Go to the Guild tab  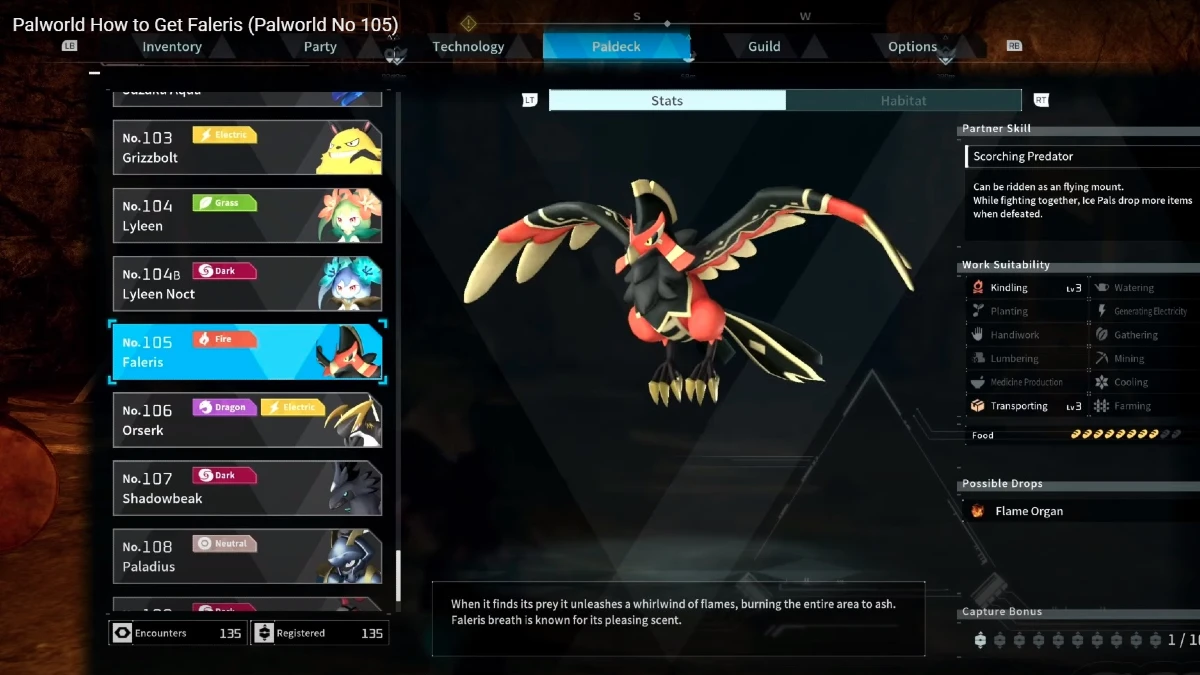pyautogui.click(x=764, y=47)
